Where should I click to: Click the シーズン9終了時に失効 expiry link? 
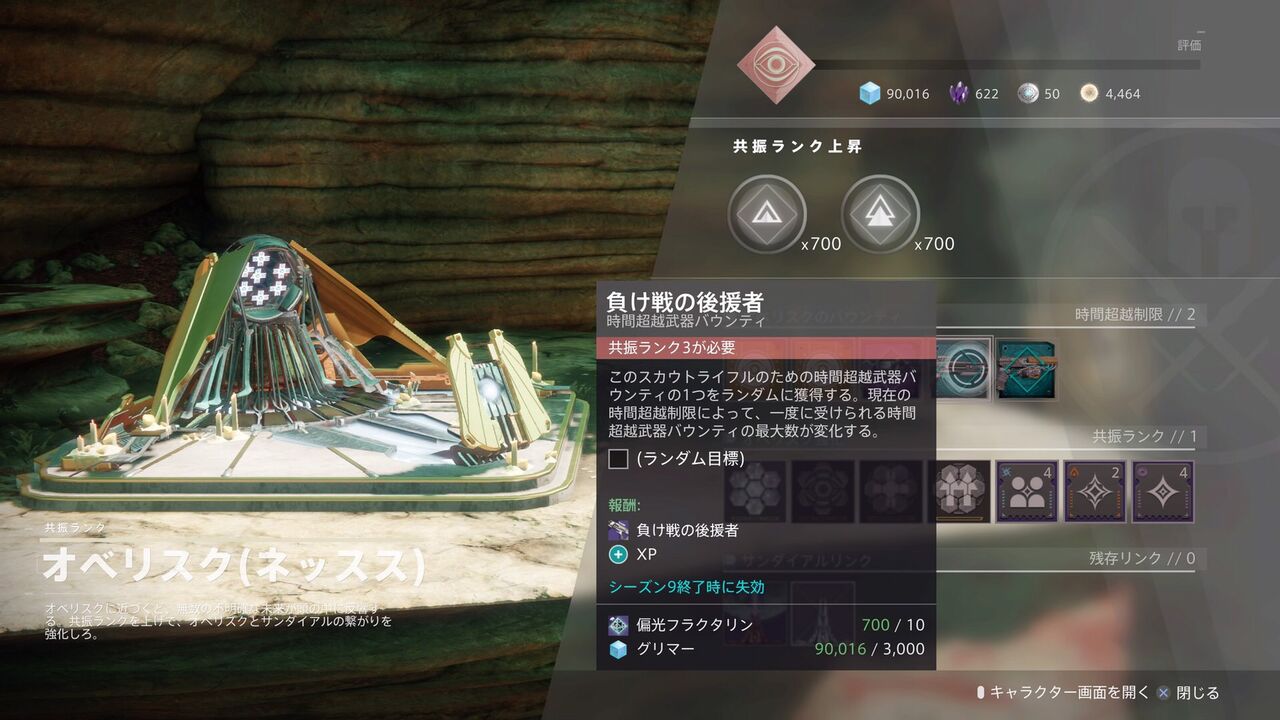click(686, 587)
